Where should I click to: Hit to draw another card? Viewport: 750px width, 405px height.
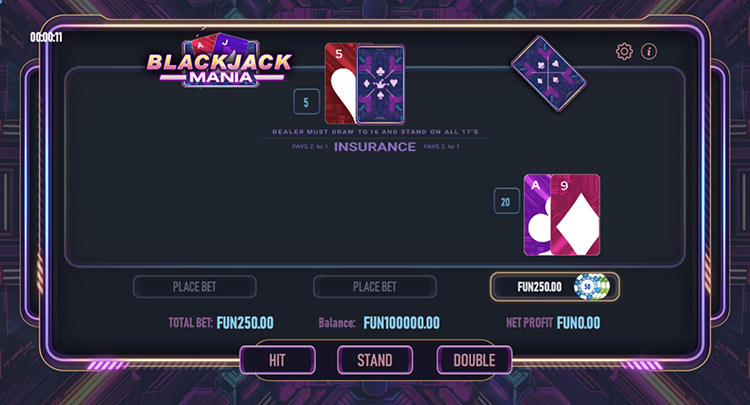pos(278,360)
